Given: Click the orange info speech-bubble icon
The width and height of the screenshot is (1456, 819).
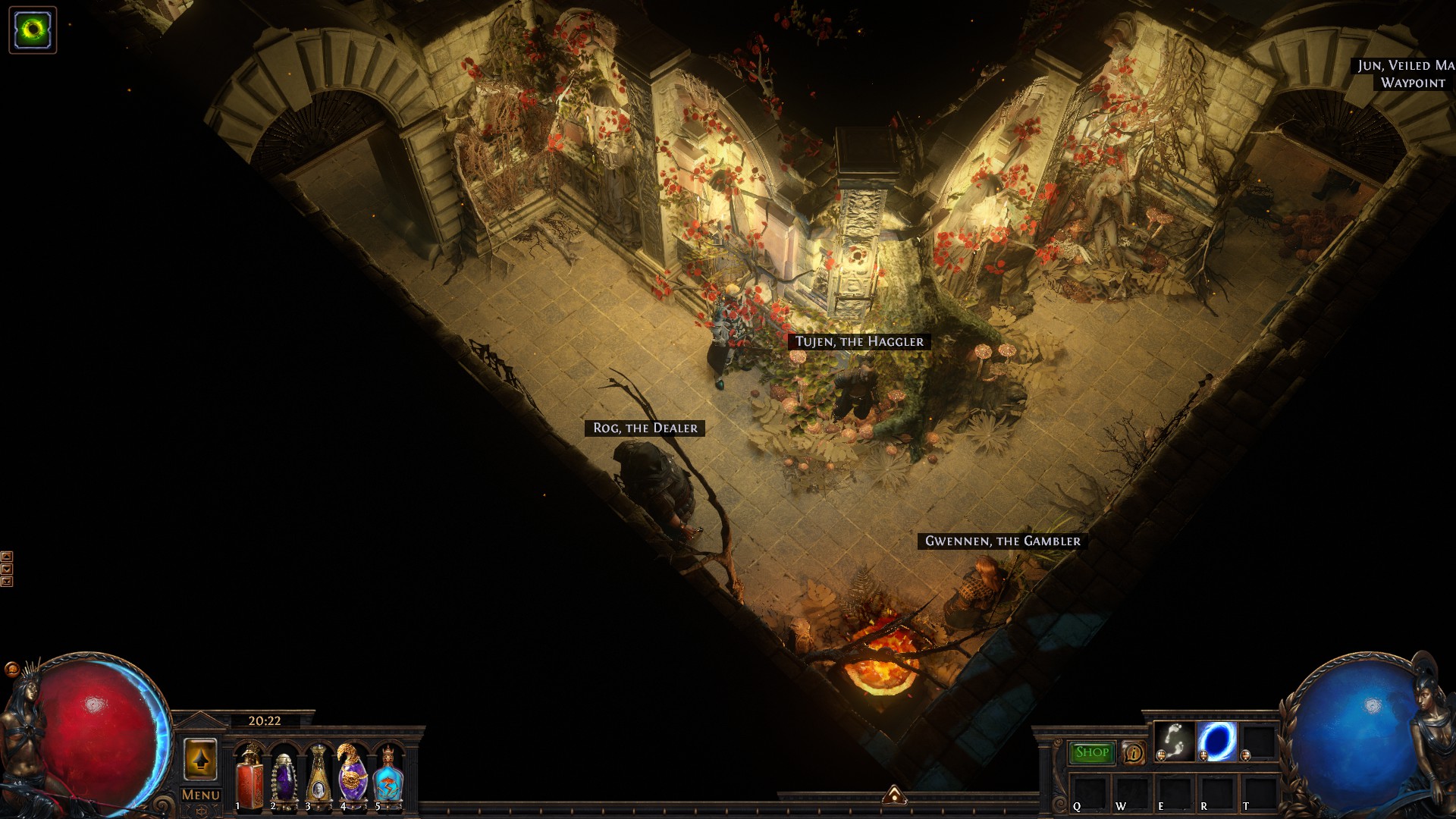Looking at the screenshot, I should pos(1133,752).
